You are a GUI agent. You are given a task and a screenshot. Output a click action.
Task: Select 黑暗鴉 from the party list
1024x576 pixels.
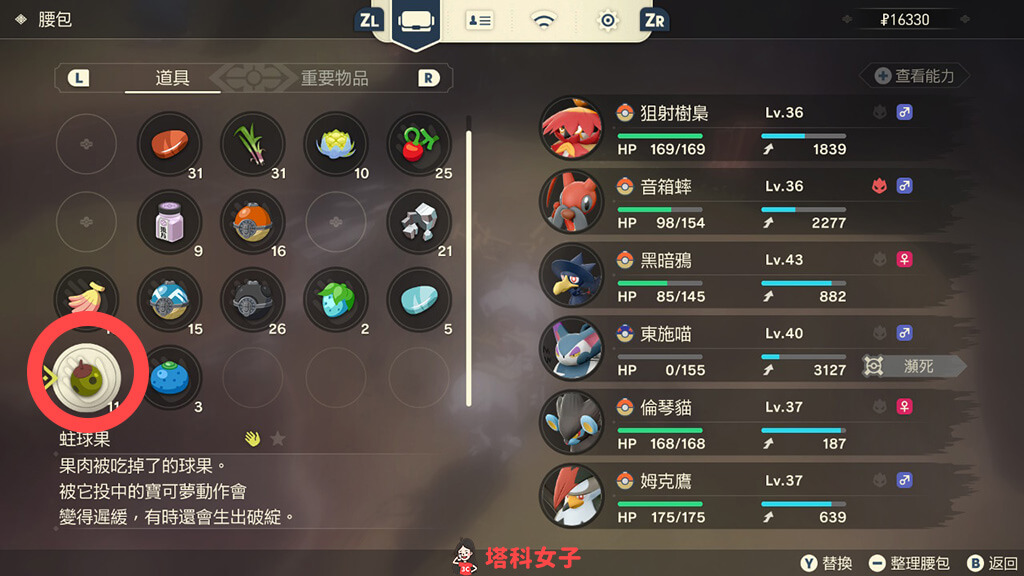[x=730, y=276]
